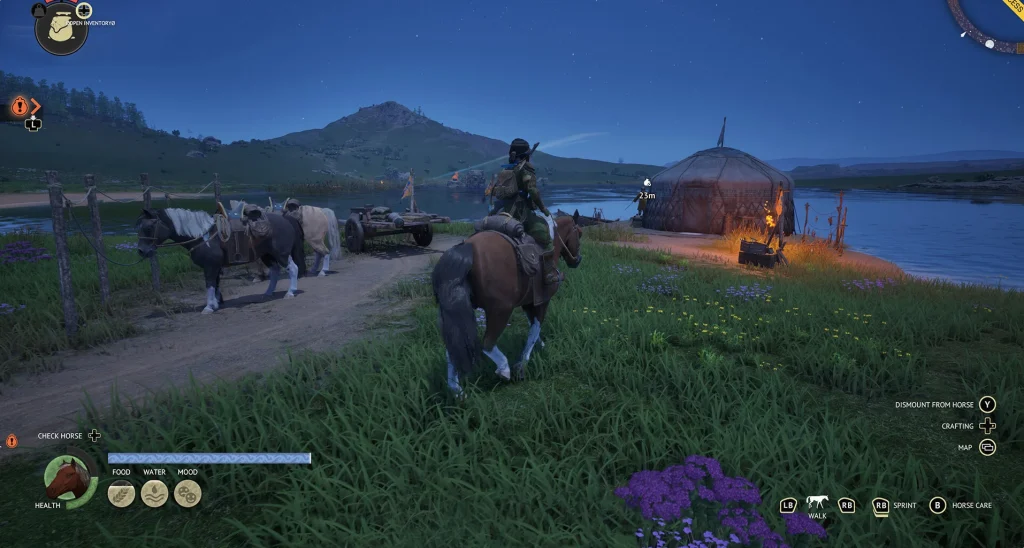Viewport: 1024px width, 548px height.
Task: Select the horse Water status icon
Action: 154,493
